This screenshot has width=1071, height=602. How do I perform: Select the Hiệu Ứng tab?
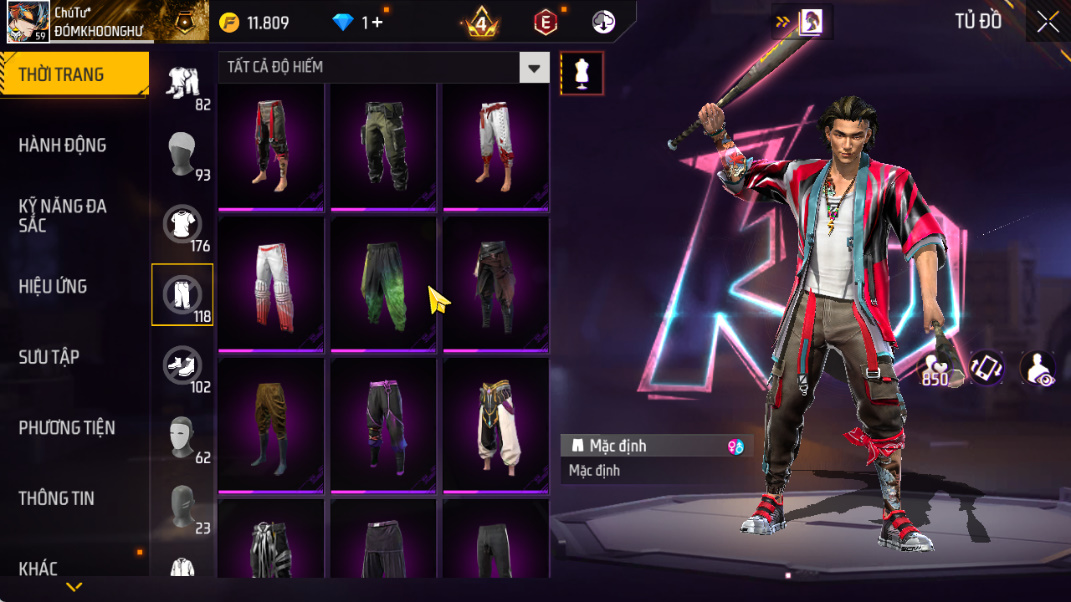(x=53, y=286)
